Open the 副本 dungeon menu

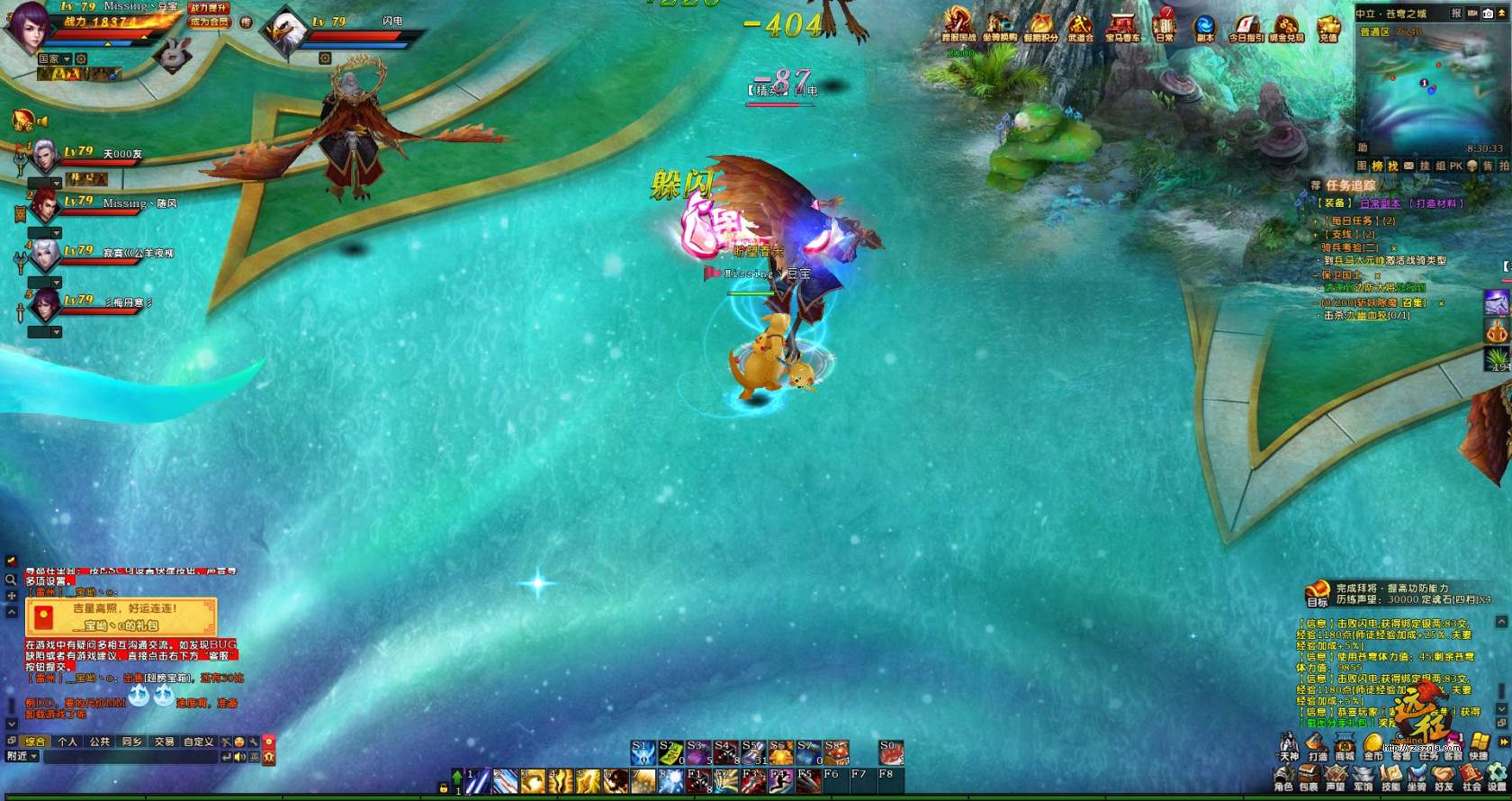point(1204,26)
